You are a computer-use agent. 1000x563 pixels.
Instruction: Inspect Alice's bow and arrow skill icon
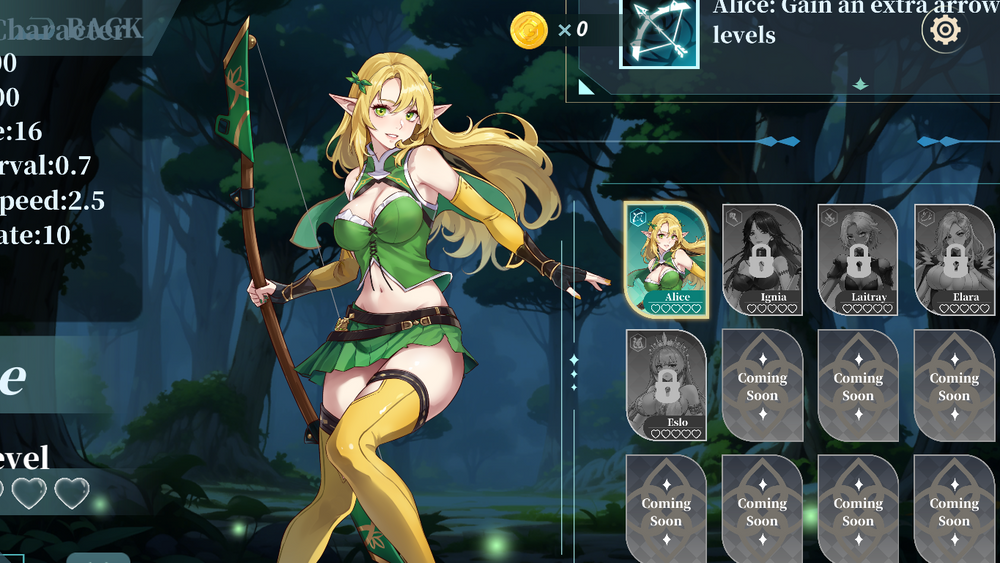(x=659, y=32)
